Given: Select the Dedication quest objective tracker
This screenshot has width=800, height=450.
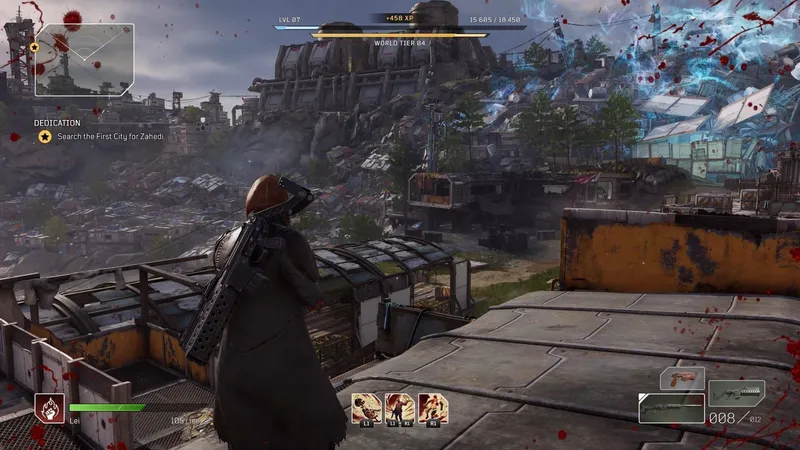Looking at the screenshot, I should [x=93, y=136].
